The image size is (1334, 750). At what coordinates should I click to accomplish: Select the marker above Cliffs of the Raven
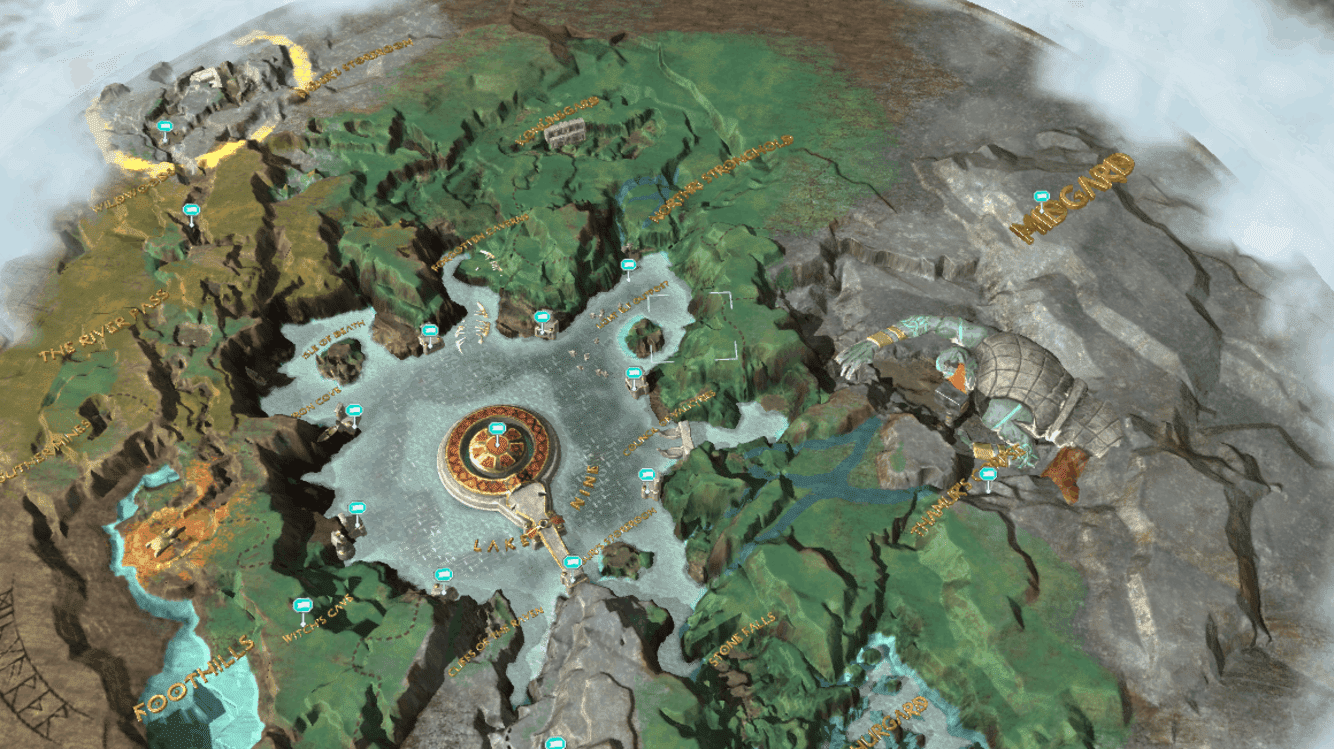[x=443, y=574]
